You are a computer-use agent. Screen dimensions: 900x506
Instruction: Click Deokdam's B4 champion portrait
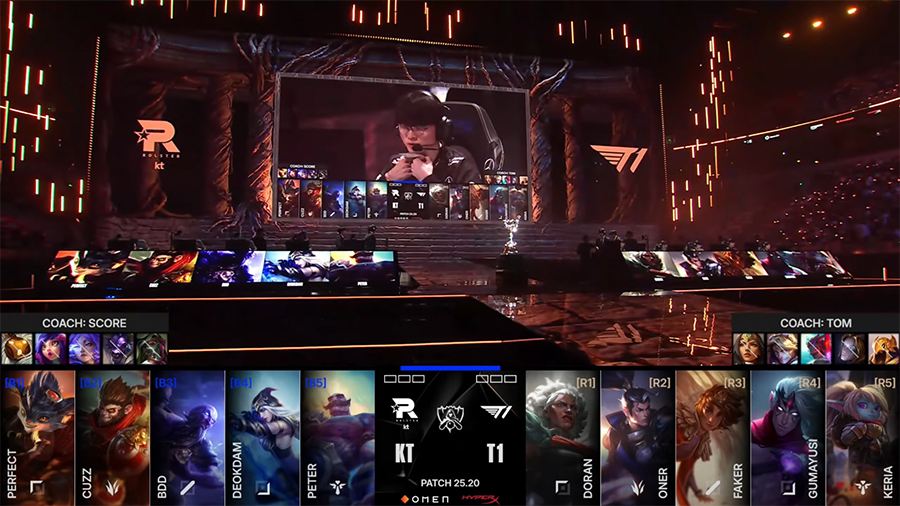263,437
